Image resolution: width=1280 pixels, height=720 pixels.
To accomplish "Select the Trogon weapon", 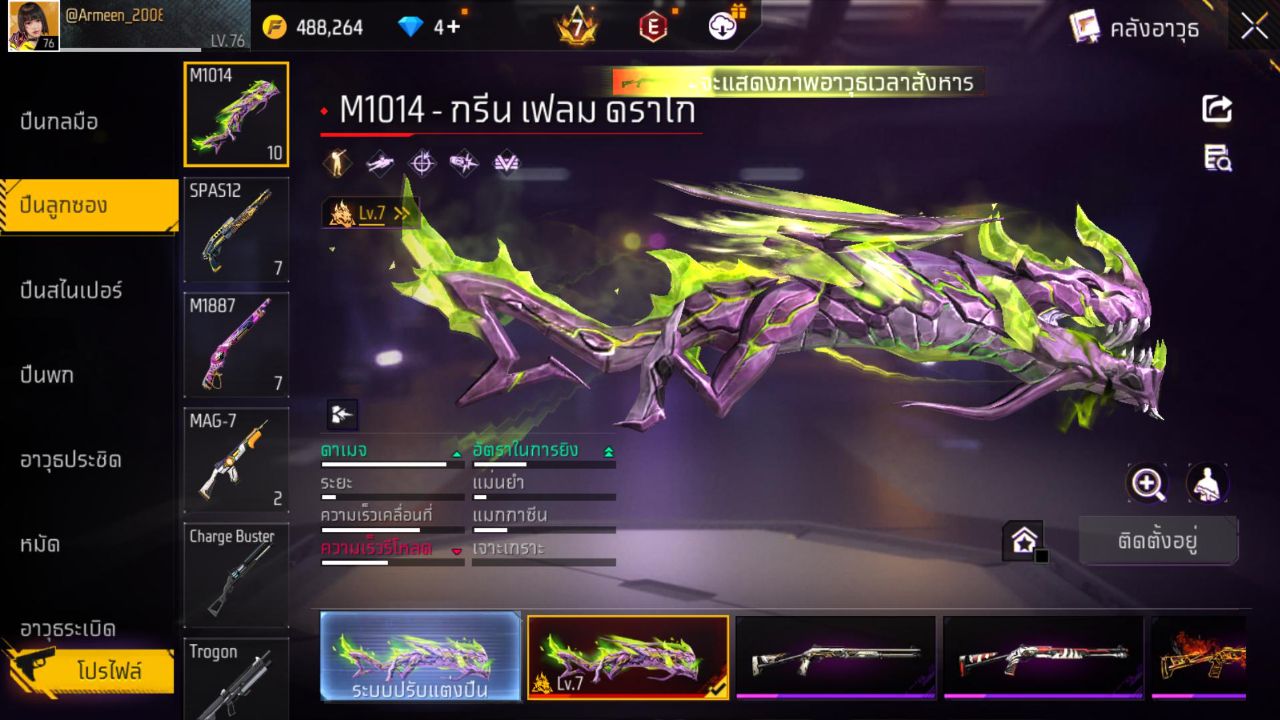I will (x=236, y=680).
